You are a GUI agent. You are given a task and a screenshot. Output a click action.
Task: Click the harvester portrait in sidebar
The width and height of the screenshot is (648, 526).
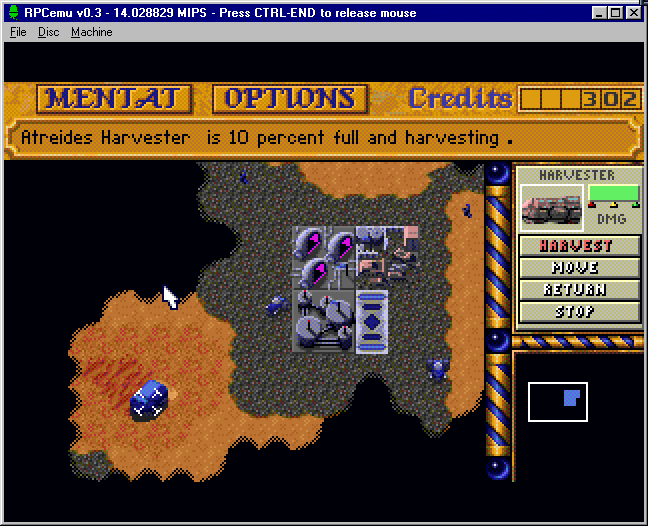[551, 205]
